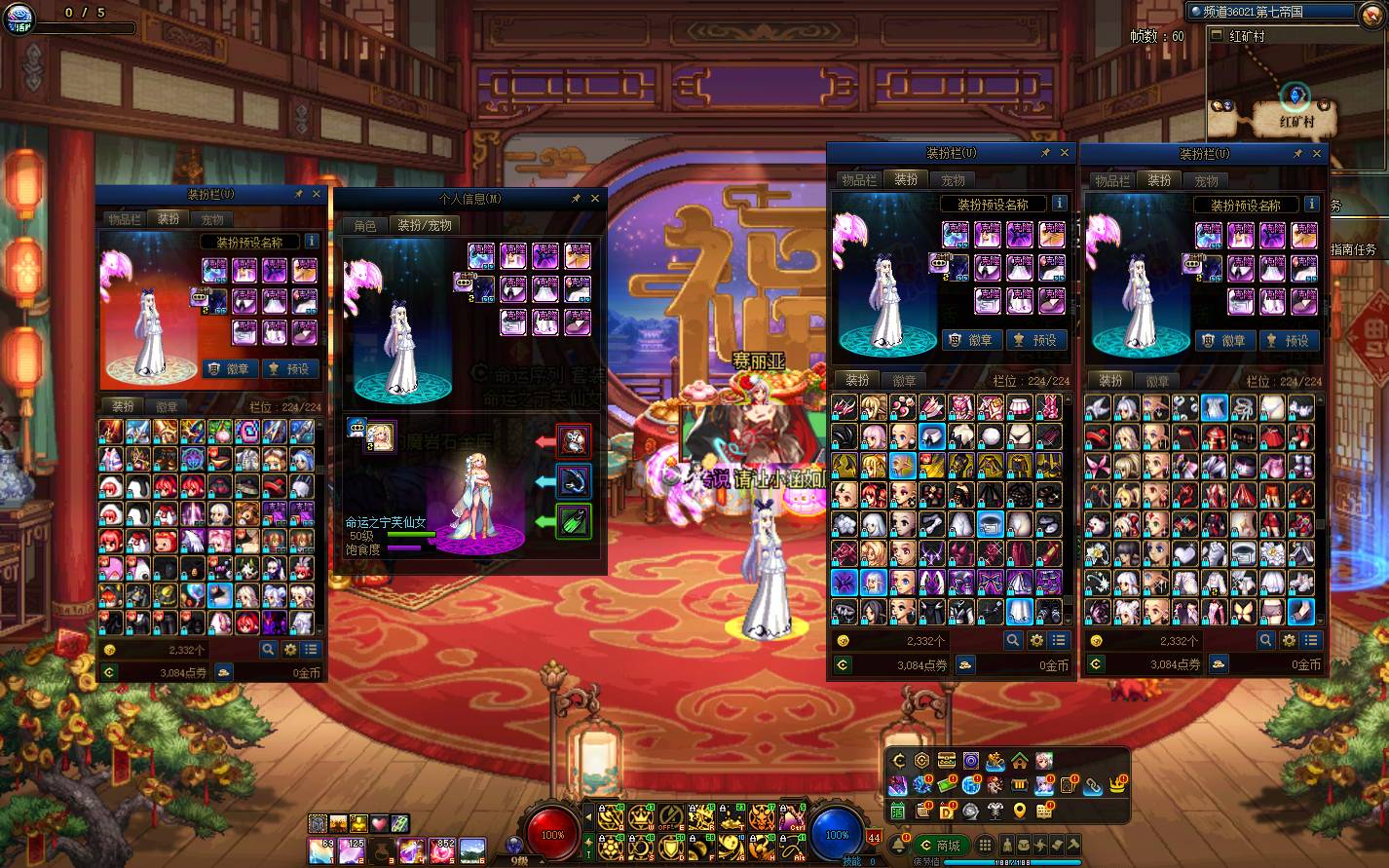The image size is (1389, 868).
Task: Open the green house icon in menu panel
Action: [x=1019, y=761]
